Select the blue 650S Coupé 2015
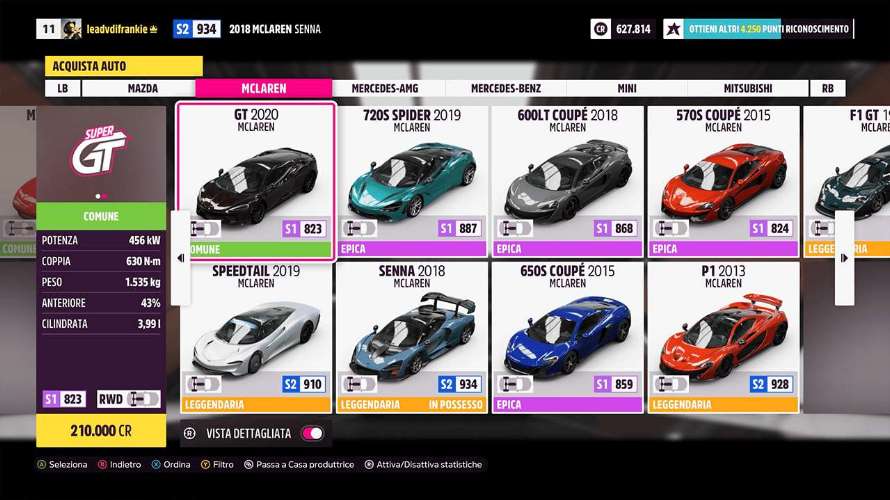The width and height of the screenshot is (890, 500). pyautogui.click(x=567, y=337)
